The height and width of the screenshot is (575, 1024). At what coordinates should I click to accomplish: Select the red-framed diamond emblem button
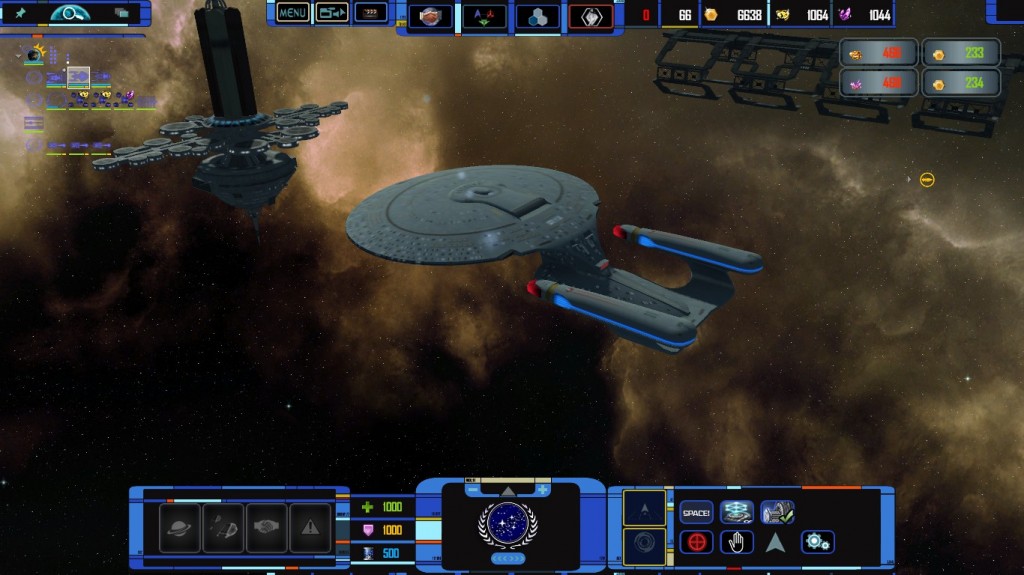coord(591,16)
